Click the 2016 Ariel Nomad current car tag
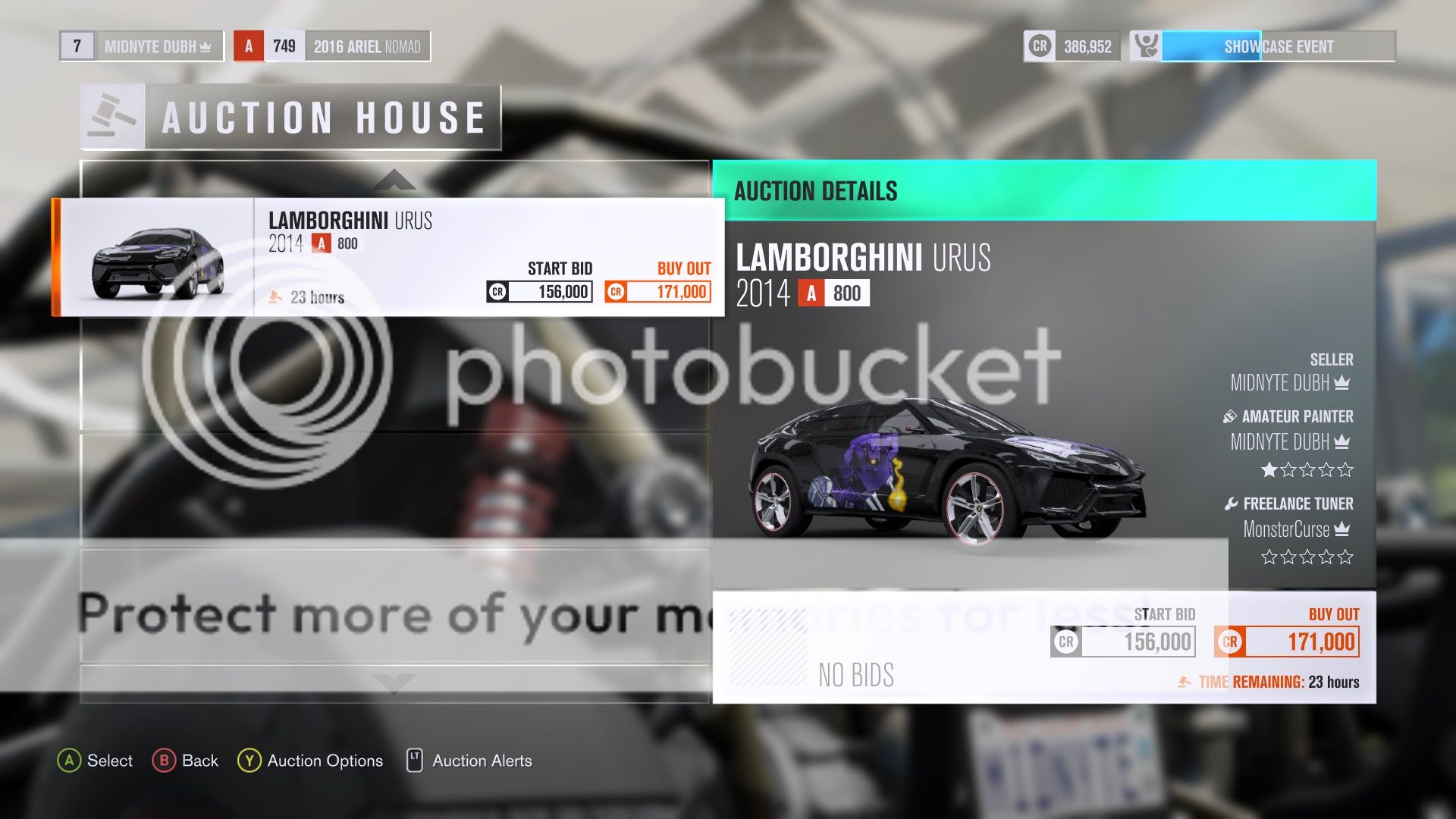 tap(366, 46)
